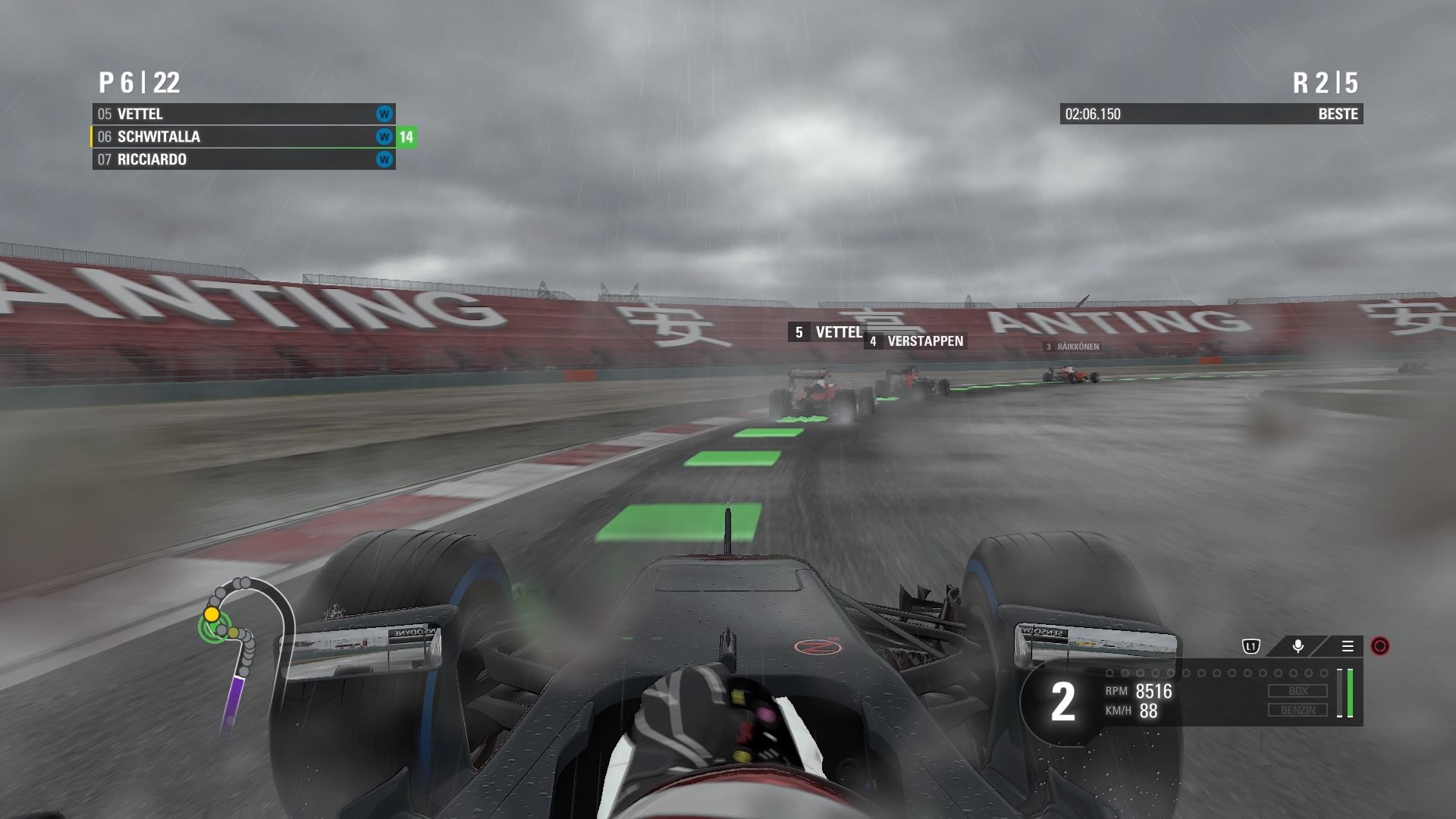Click the VERSTAPPEN driver name tag

point(915,341)
